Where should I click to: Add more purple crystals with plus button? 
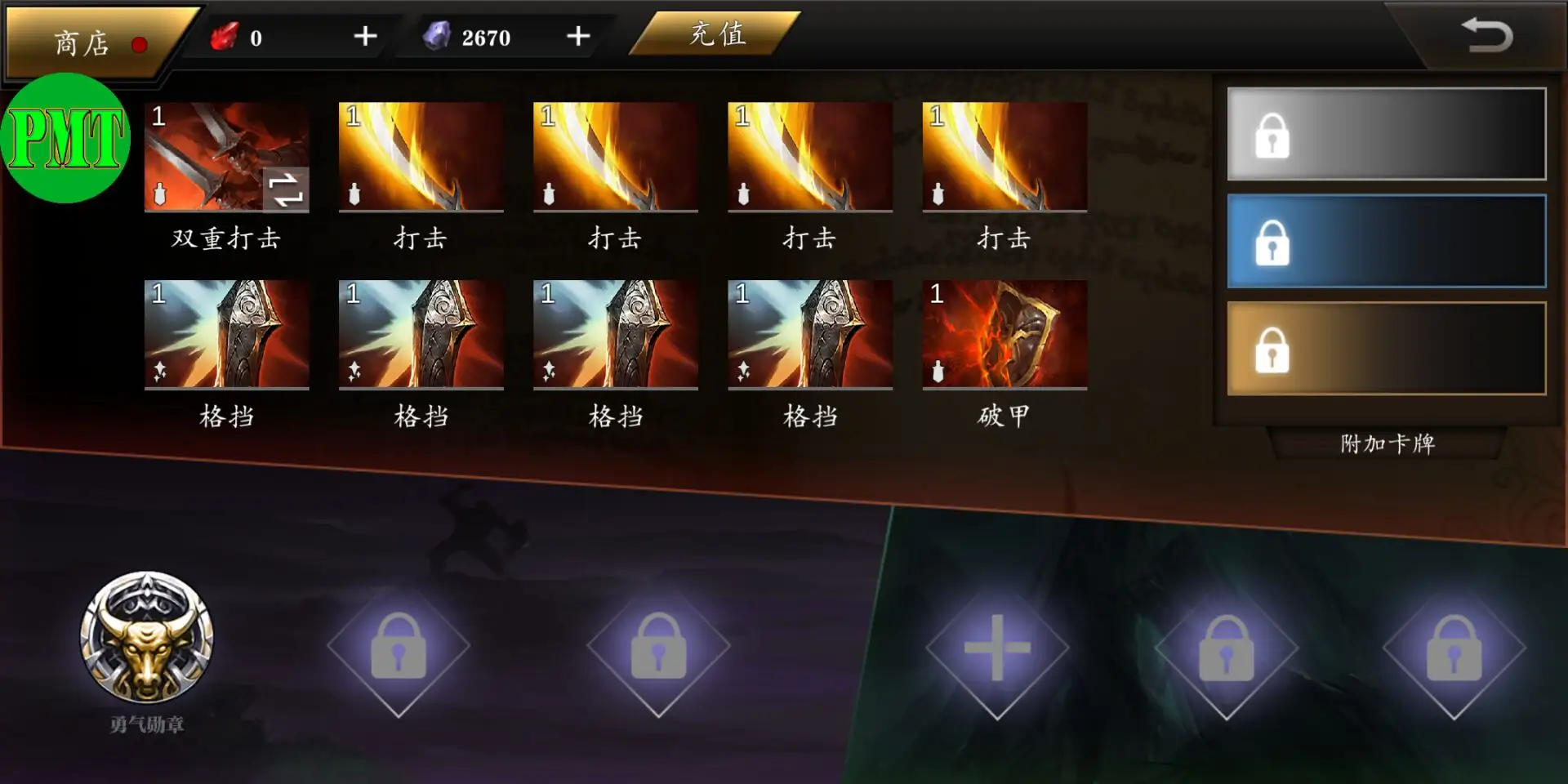click(578, 37)
